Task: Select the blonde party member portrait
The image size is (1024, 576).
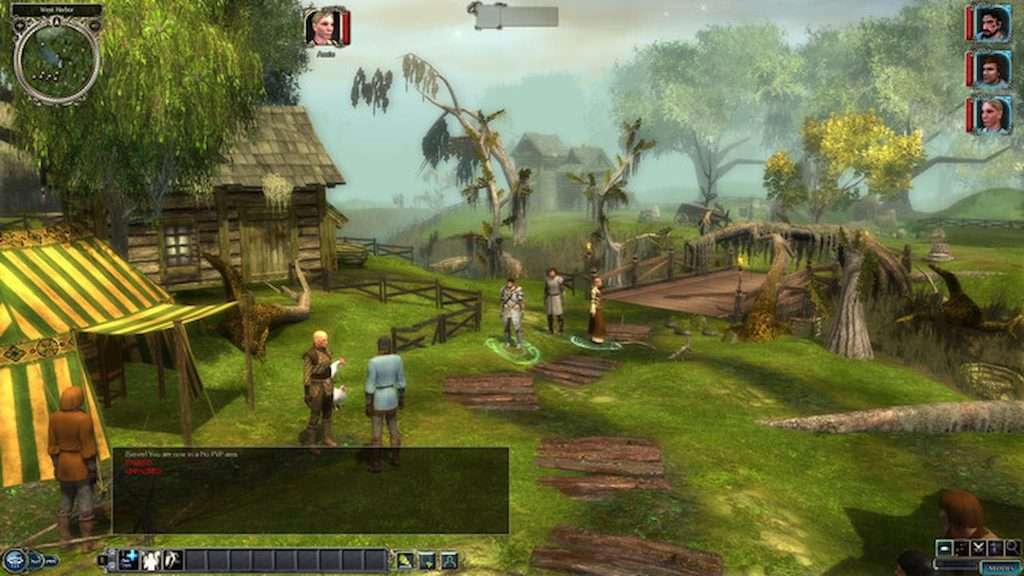Action: [990, 114]
